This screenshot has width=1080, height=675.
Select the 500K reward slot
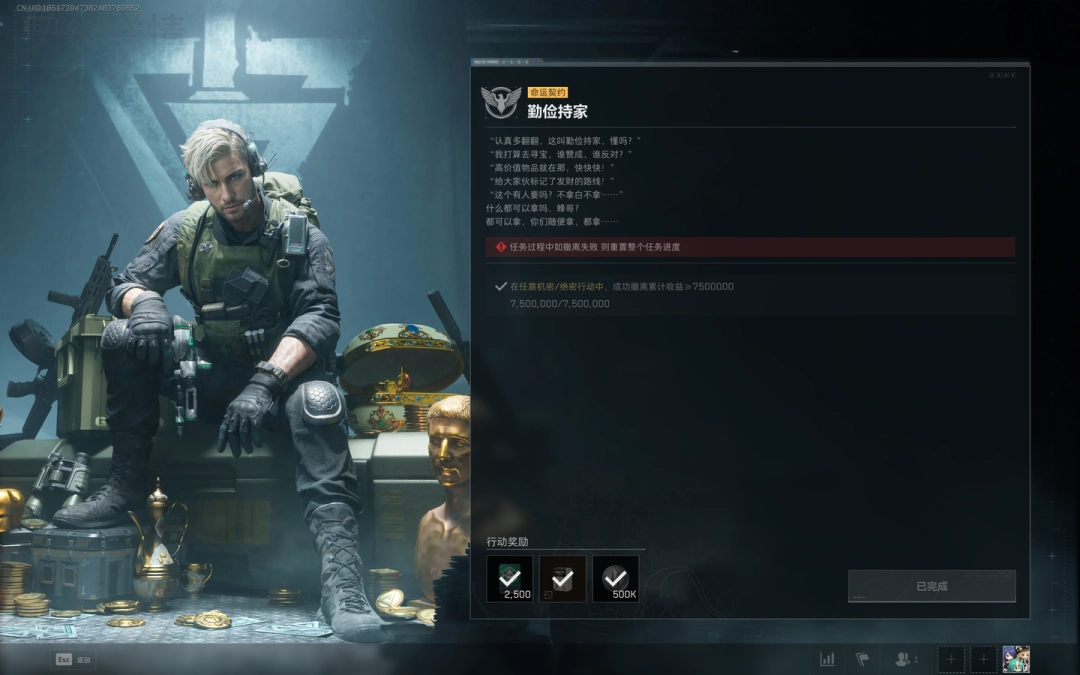[615, 579]
